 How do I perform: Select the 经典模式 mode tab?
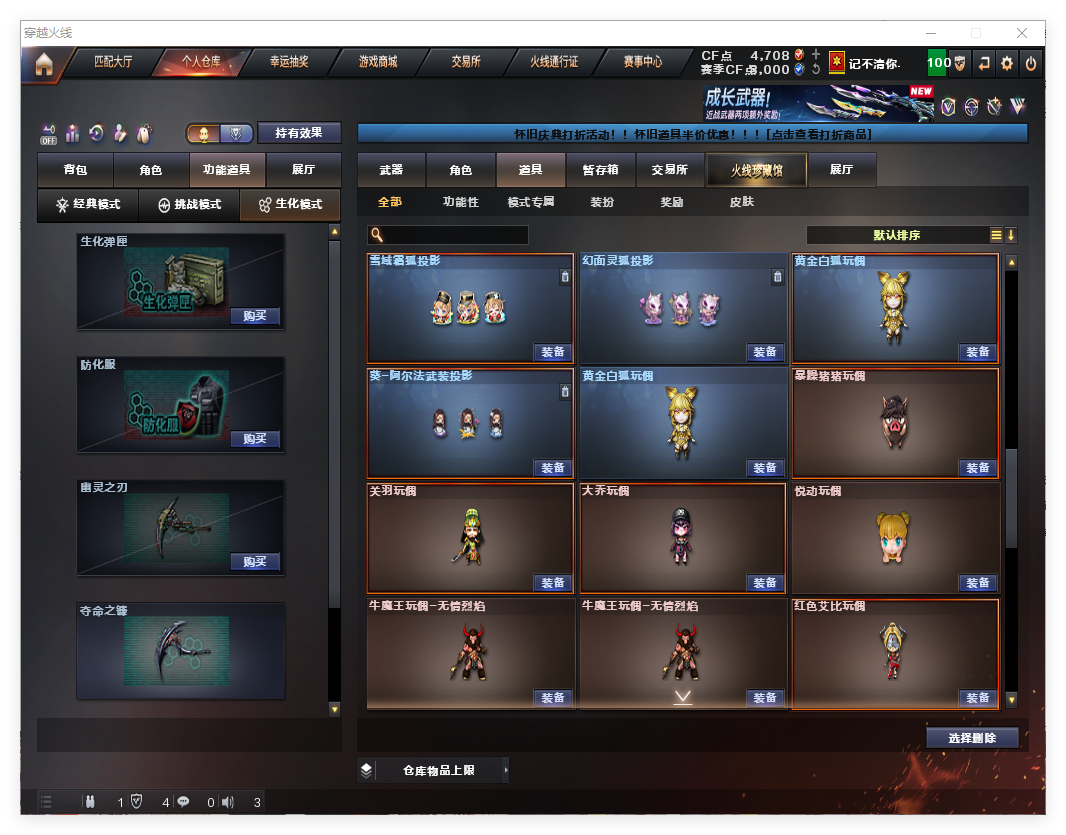tap(88, 204)
